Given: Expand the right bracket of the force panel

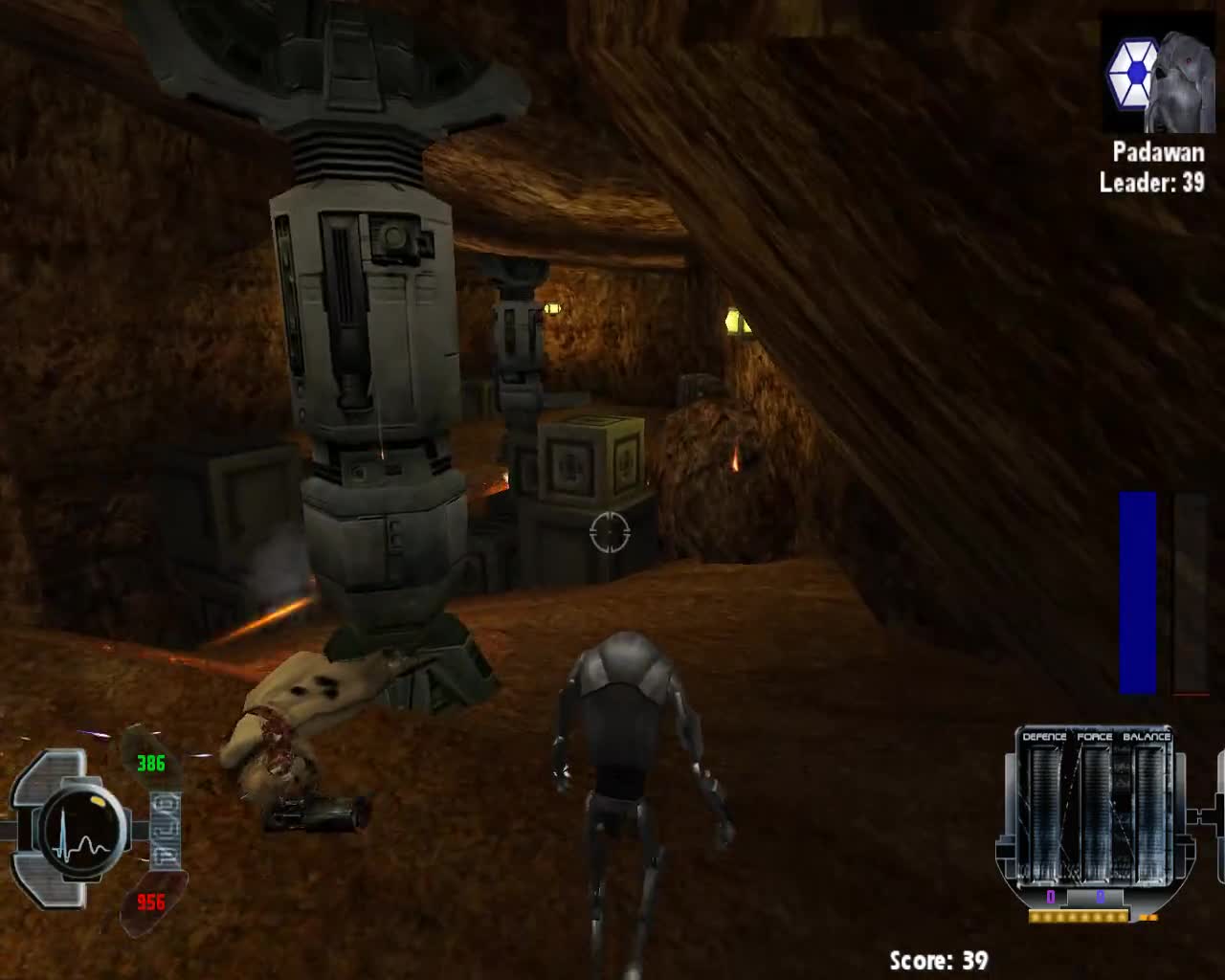Looking at the screenshot, I should [x=1204, y=815].
